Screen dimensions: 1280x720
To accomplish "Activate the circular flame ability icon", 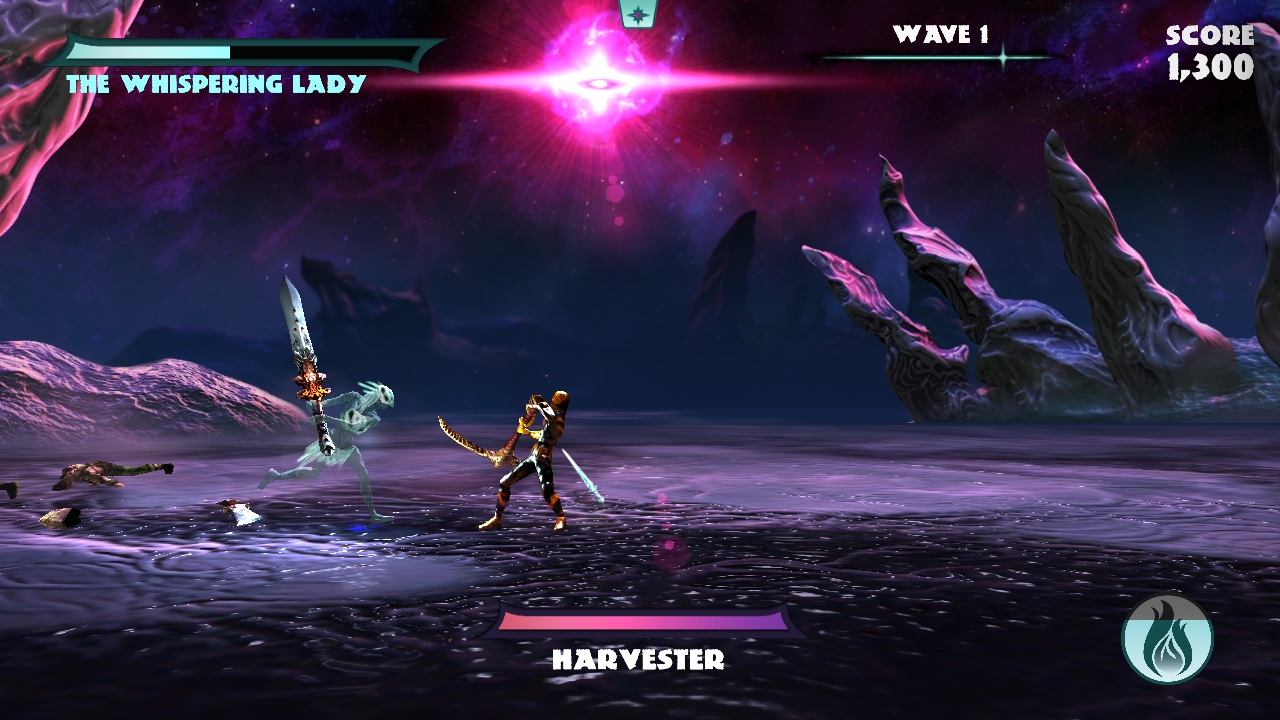I will (x=1167, y=640).
